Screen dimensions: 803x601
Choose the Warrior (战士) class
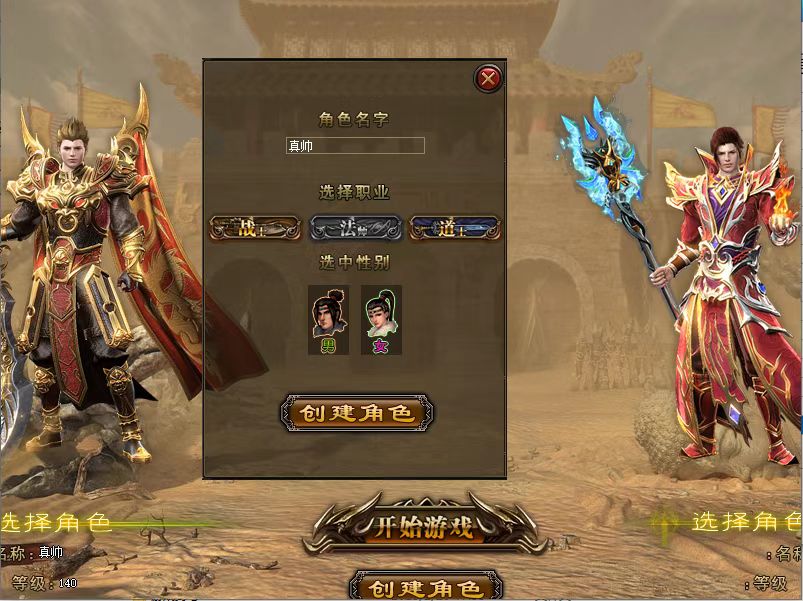(255, 228)
